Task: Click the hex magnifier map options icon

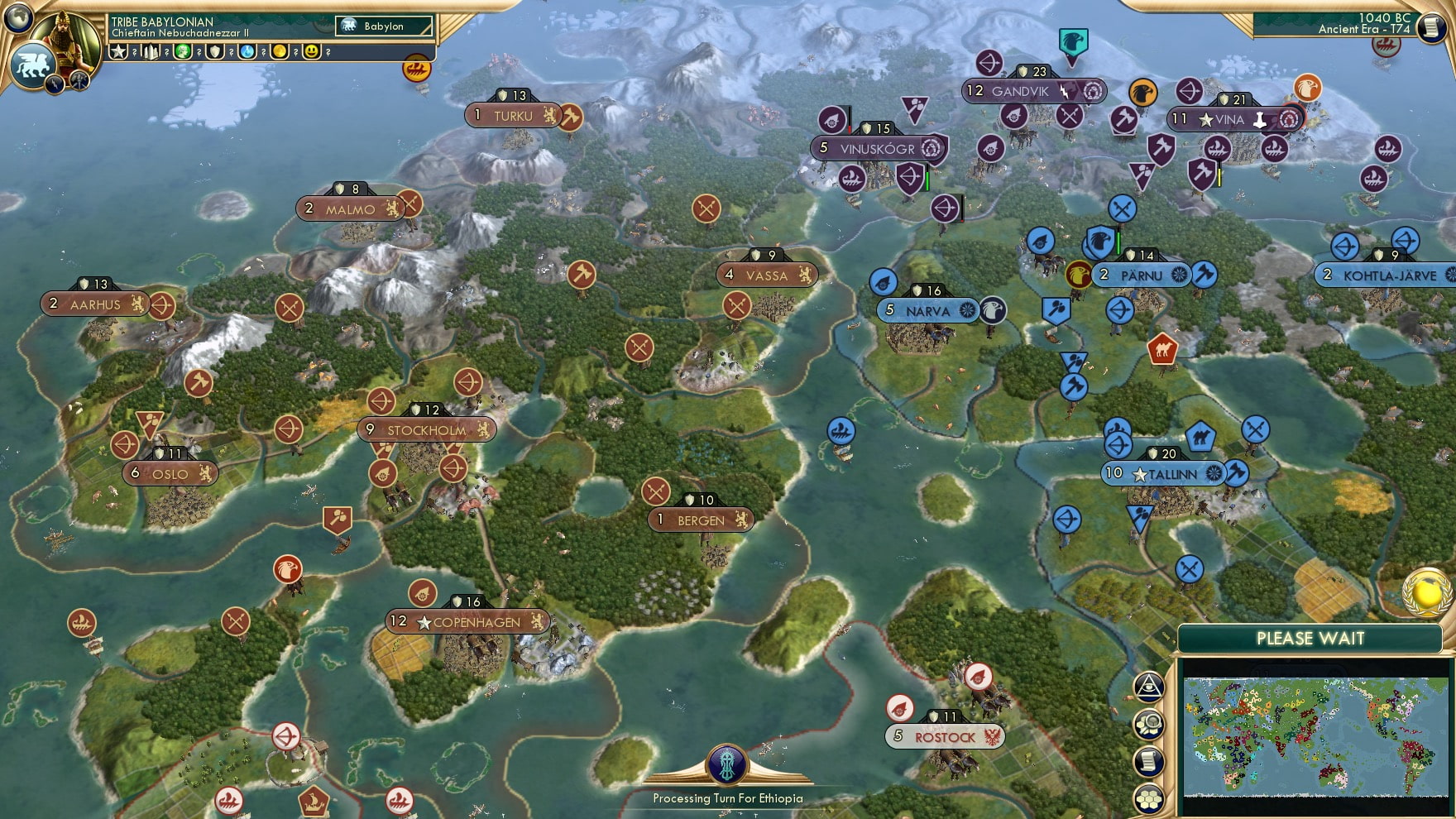Action: (x=1150, y=725)
